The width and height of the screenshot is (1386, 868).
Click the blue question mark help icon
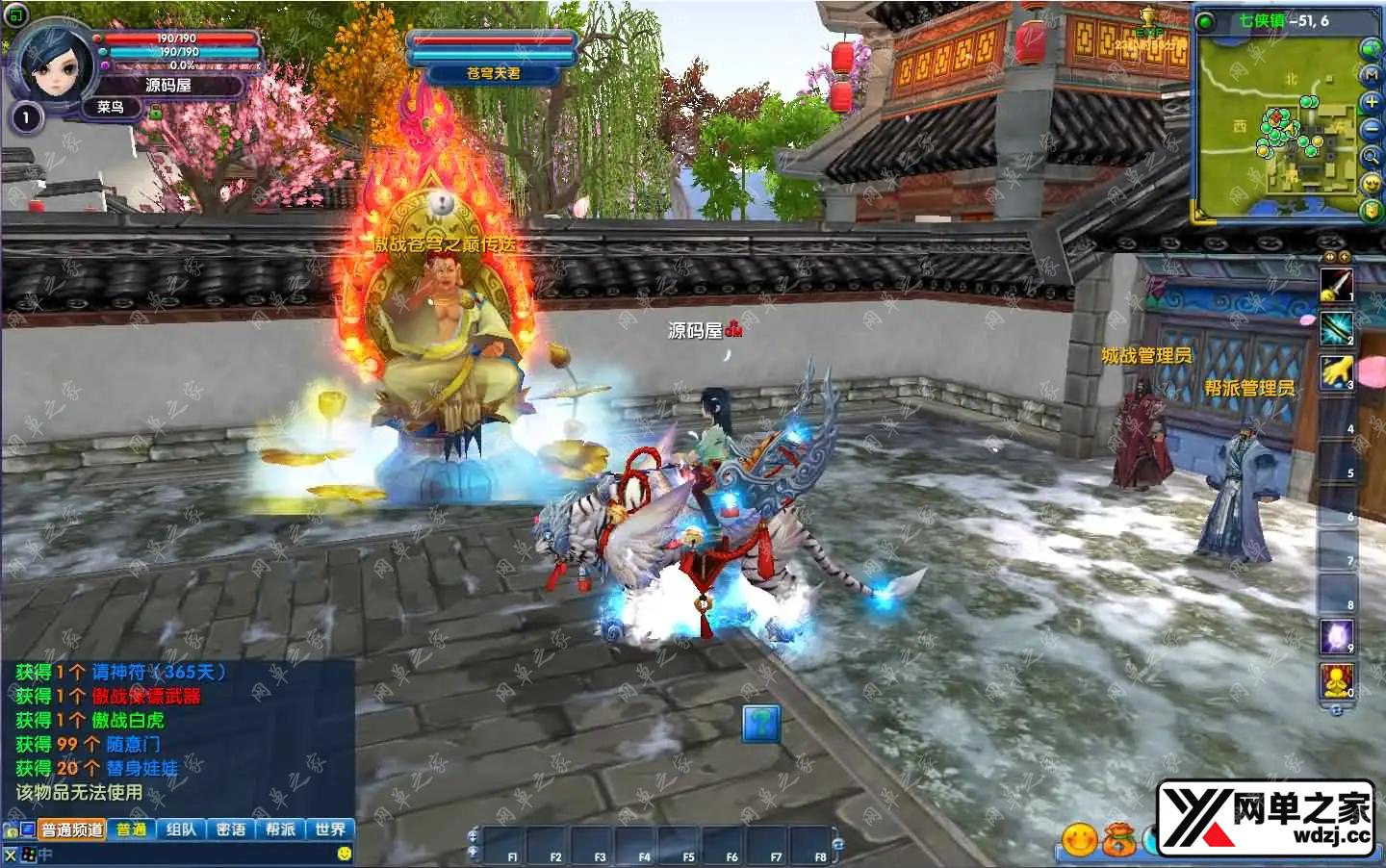(761, 724)
